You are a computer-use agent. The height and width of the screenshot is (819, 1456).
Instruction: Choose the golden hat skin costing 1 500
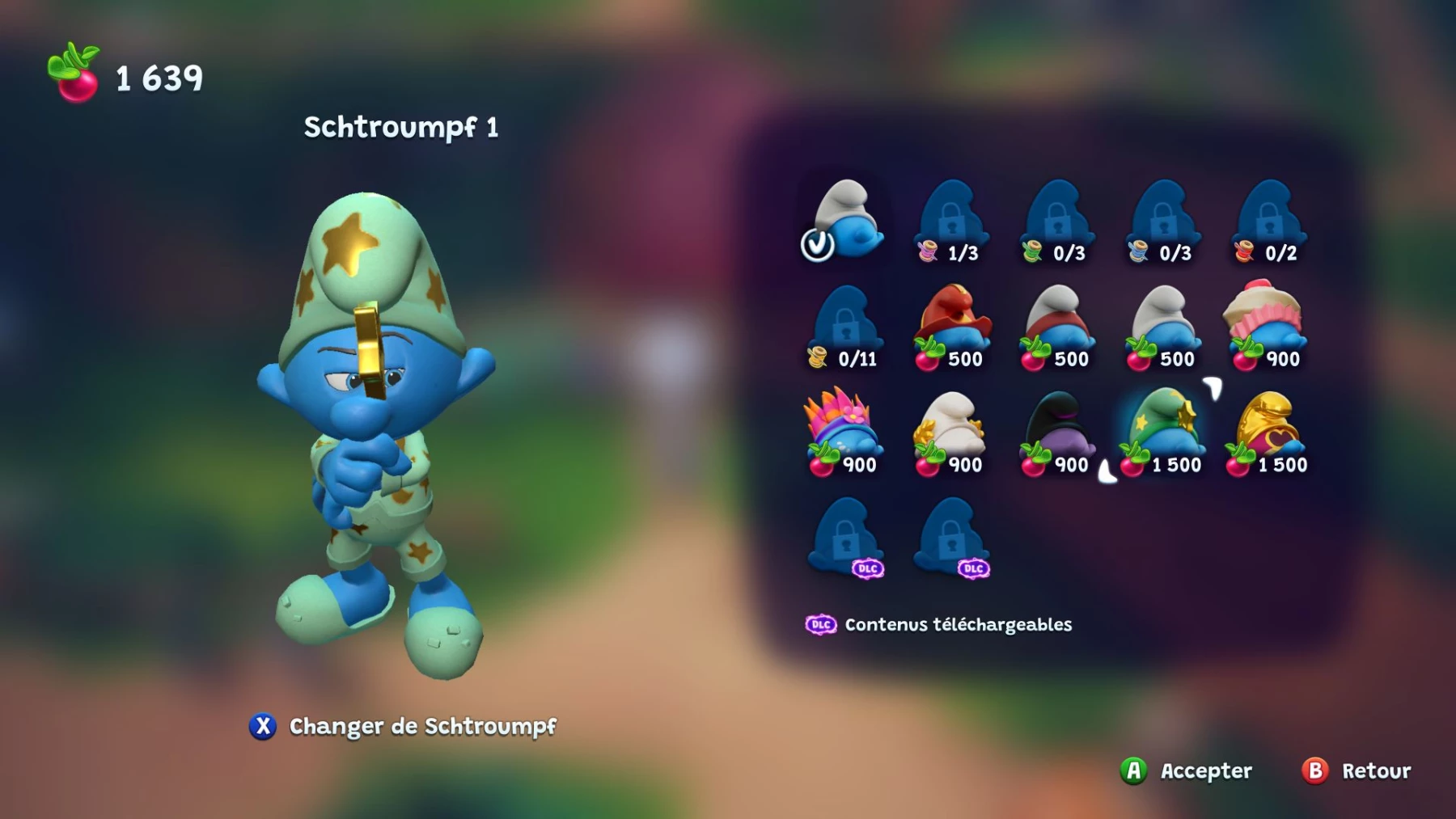click(1268, 430)
